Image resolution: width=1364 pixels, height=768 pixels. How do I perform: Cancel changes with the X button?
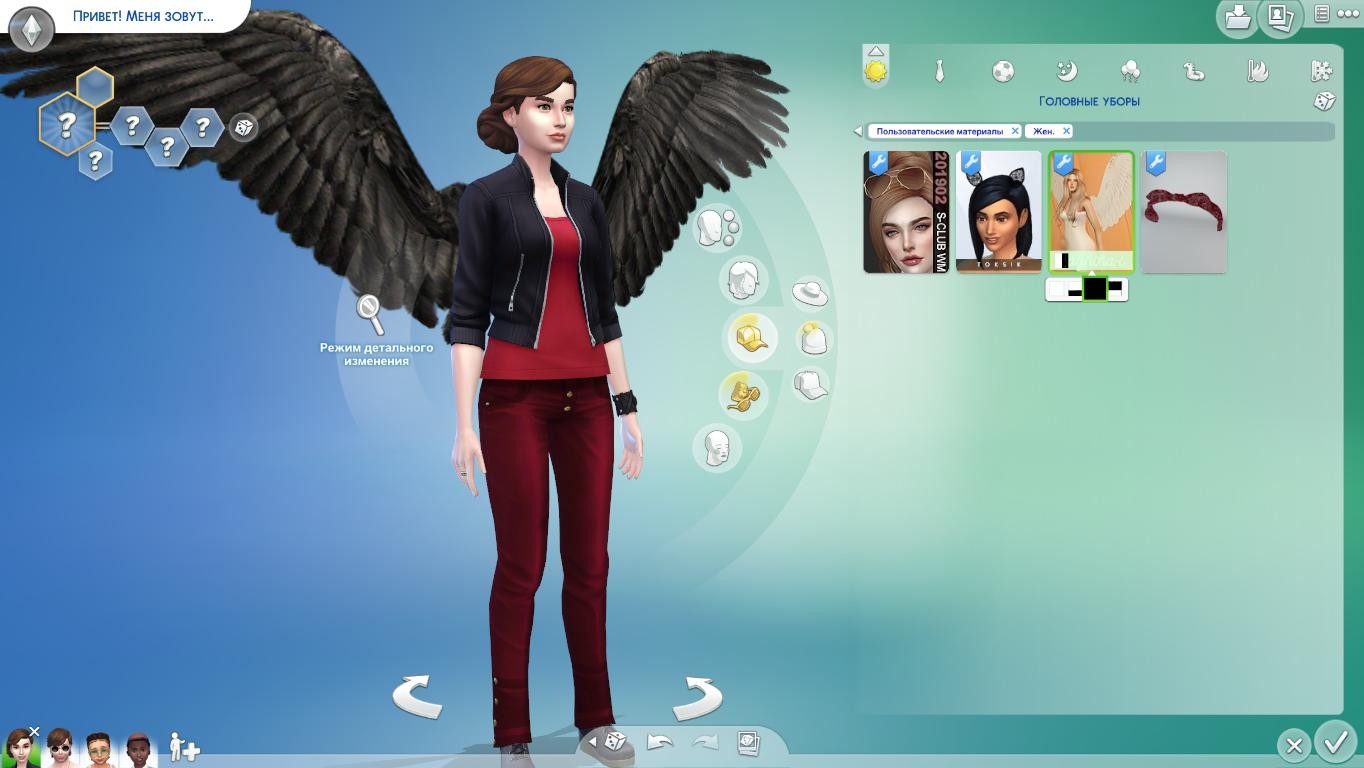[1294, 745]
